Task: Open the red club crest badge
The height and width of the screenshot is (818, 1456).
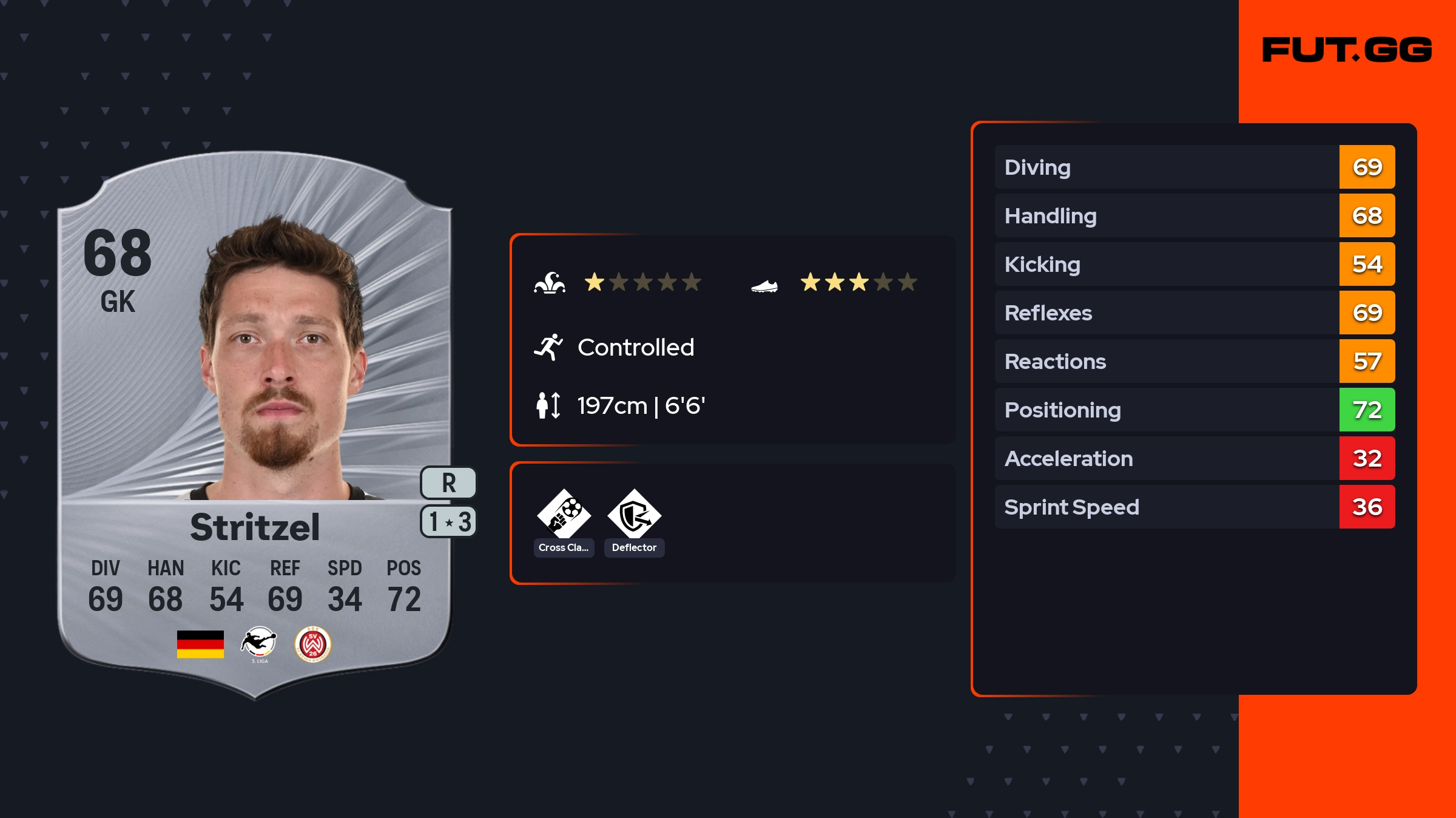Action: pyautogui.click(x=312, y=644)
